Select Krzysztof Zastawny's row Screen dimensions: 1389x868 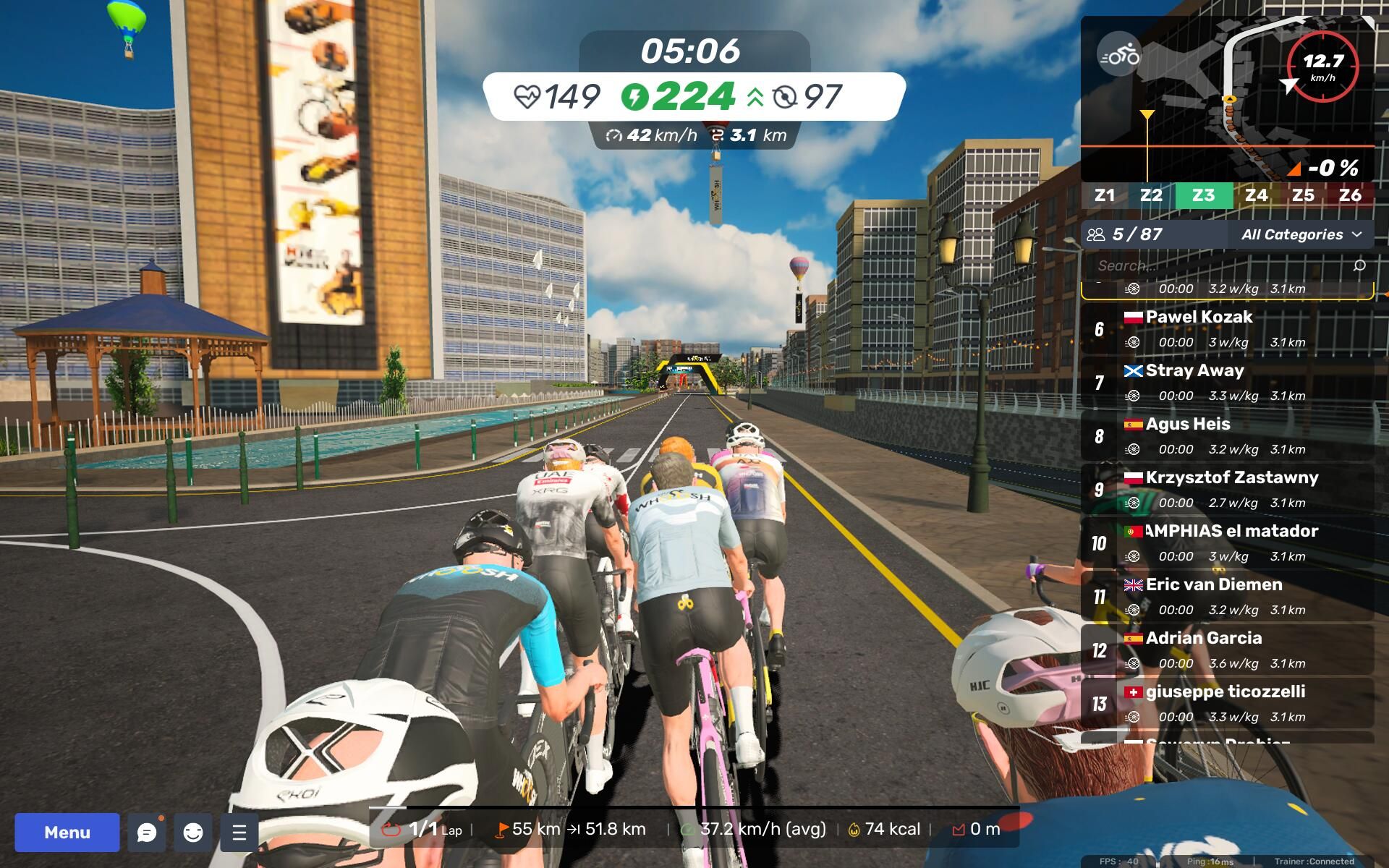click(1227, 488)
